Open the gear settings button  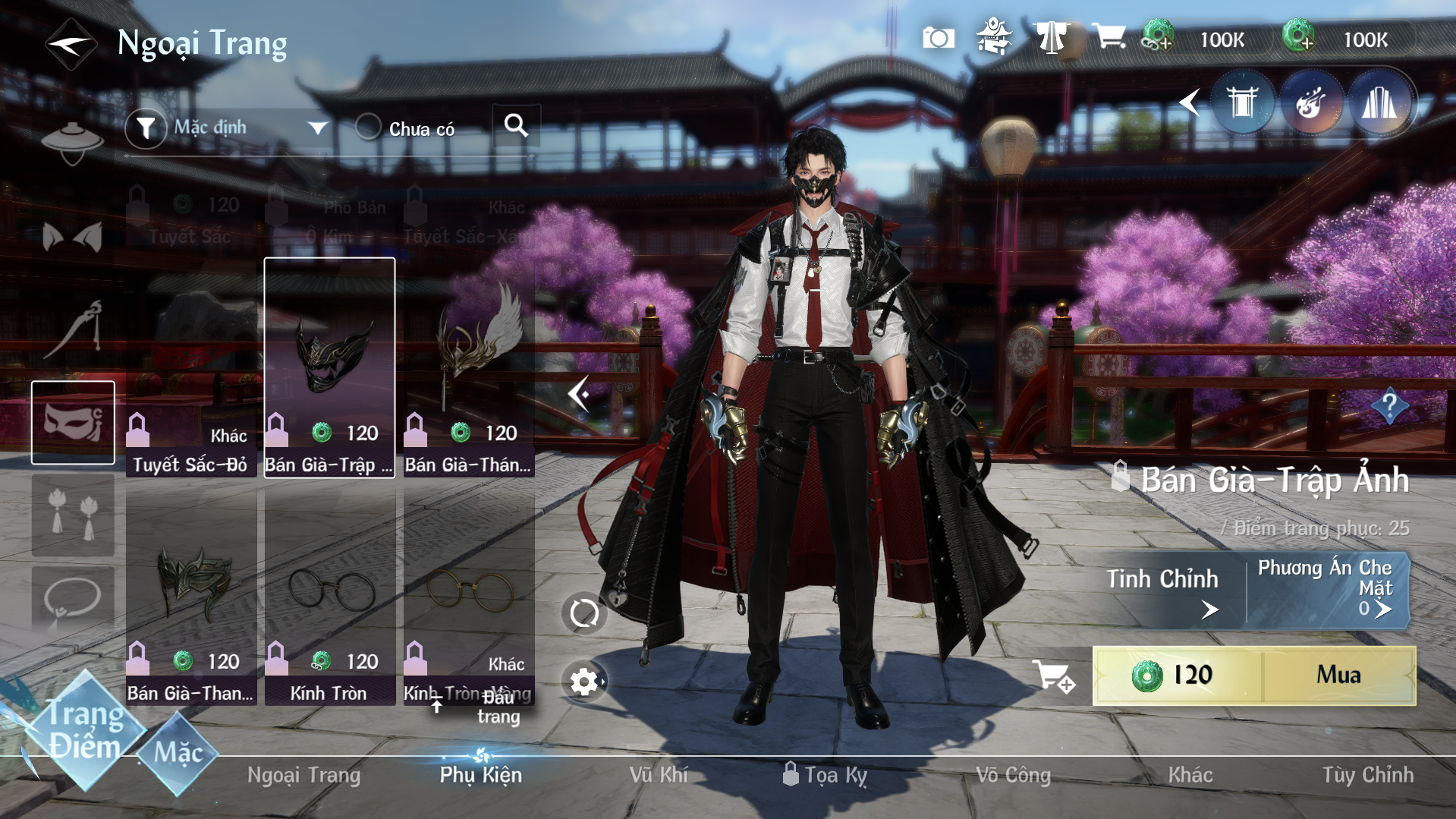click(583, 682)
